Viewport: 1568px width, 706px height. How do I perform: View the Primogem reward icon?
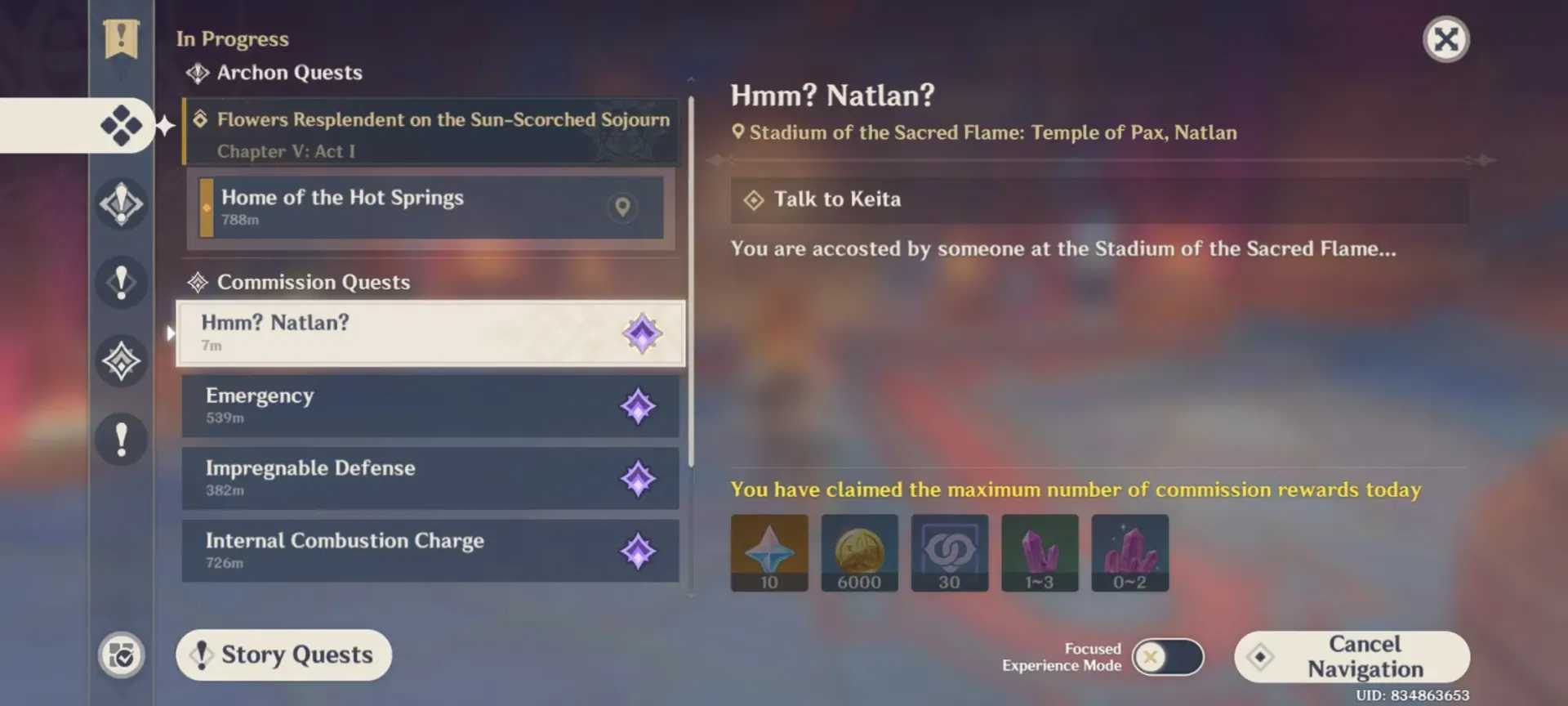[769, 552]
